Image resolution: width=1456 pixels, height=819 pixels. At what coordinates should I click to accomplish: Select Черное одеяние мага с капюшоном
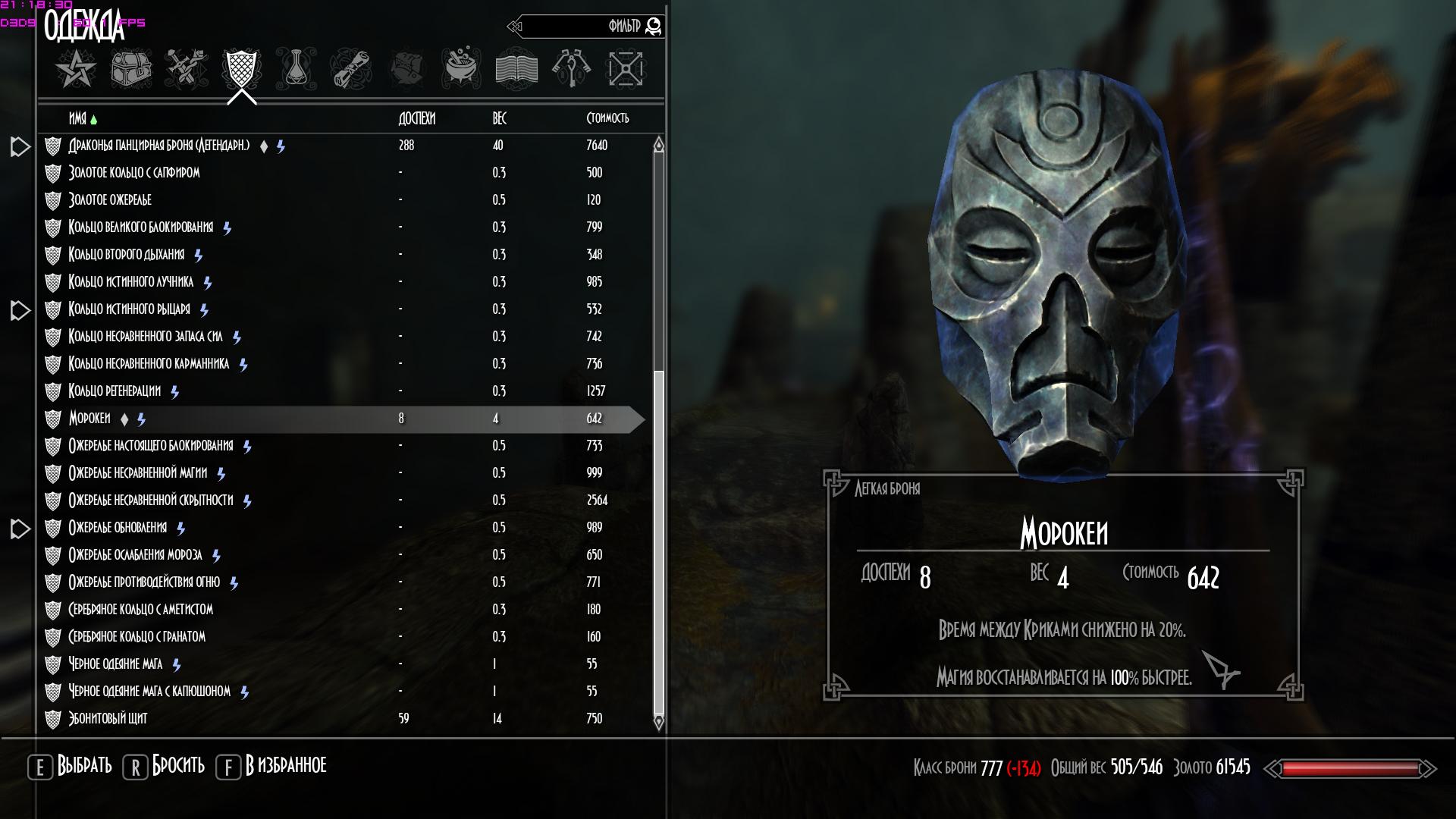(149, 692)
